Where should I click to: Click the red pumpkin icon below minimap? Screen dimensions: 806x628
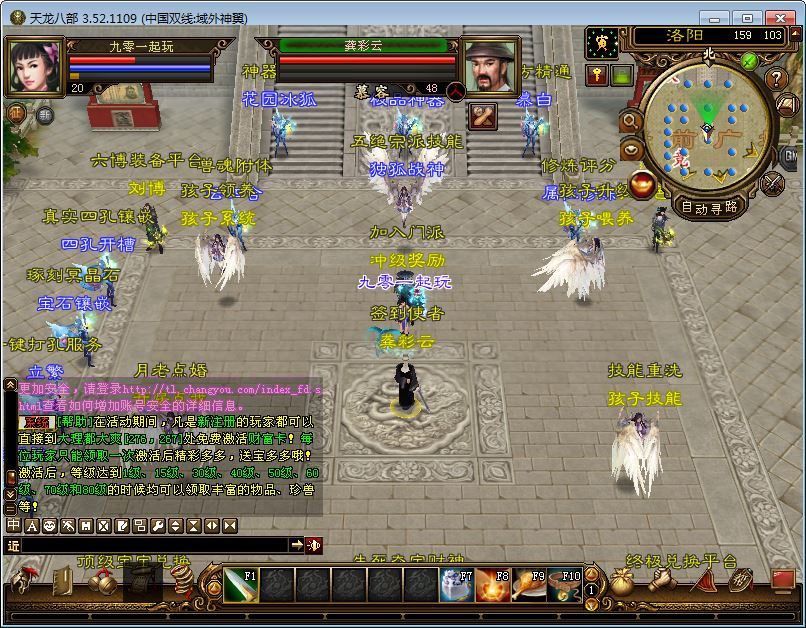coord(644,184)
